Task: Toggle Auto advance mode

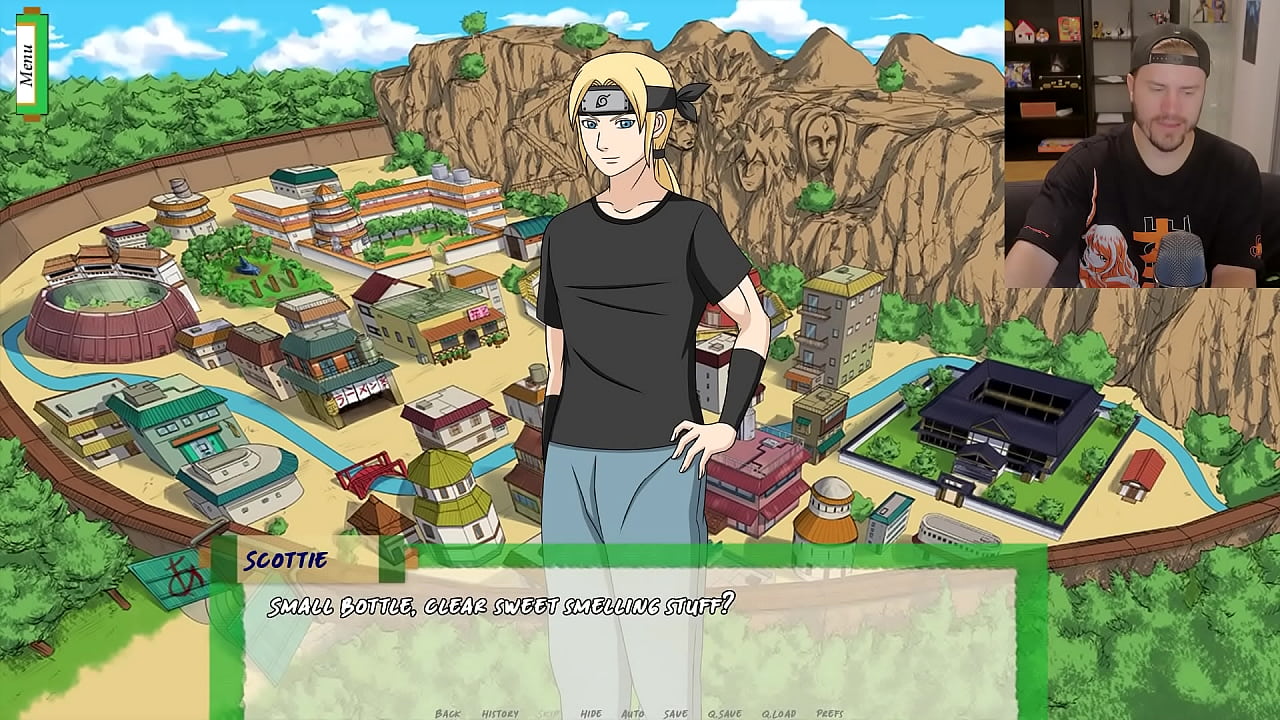Action: pos(633,713)
